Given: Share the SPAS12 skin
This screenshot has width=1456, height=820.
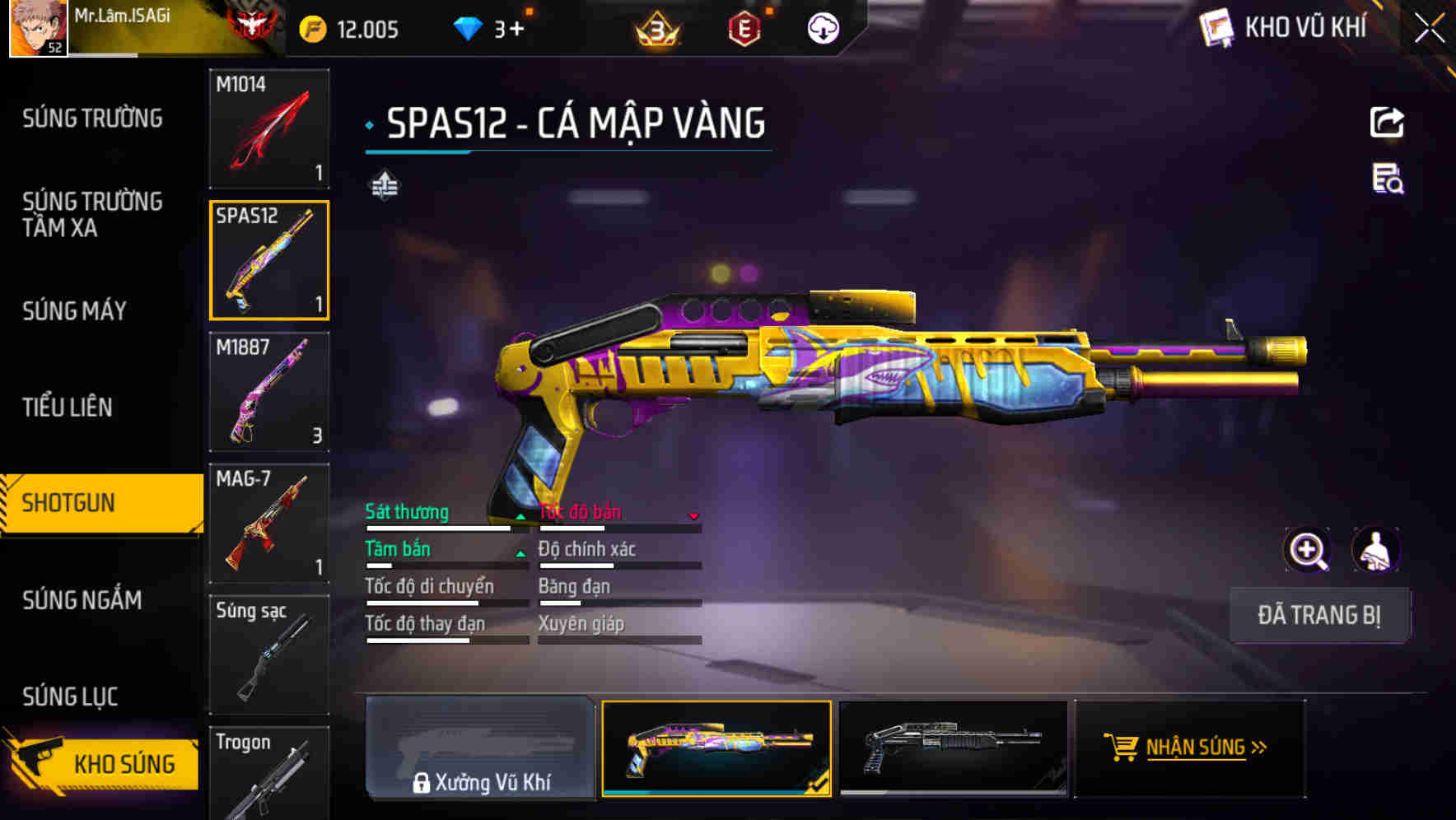Looking at the screenshot, I should click(1387, 123).
